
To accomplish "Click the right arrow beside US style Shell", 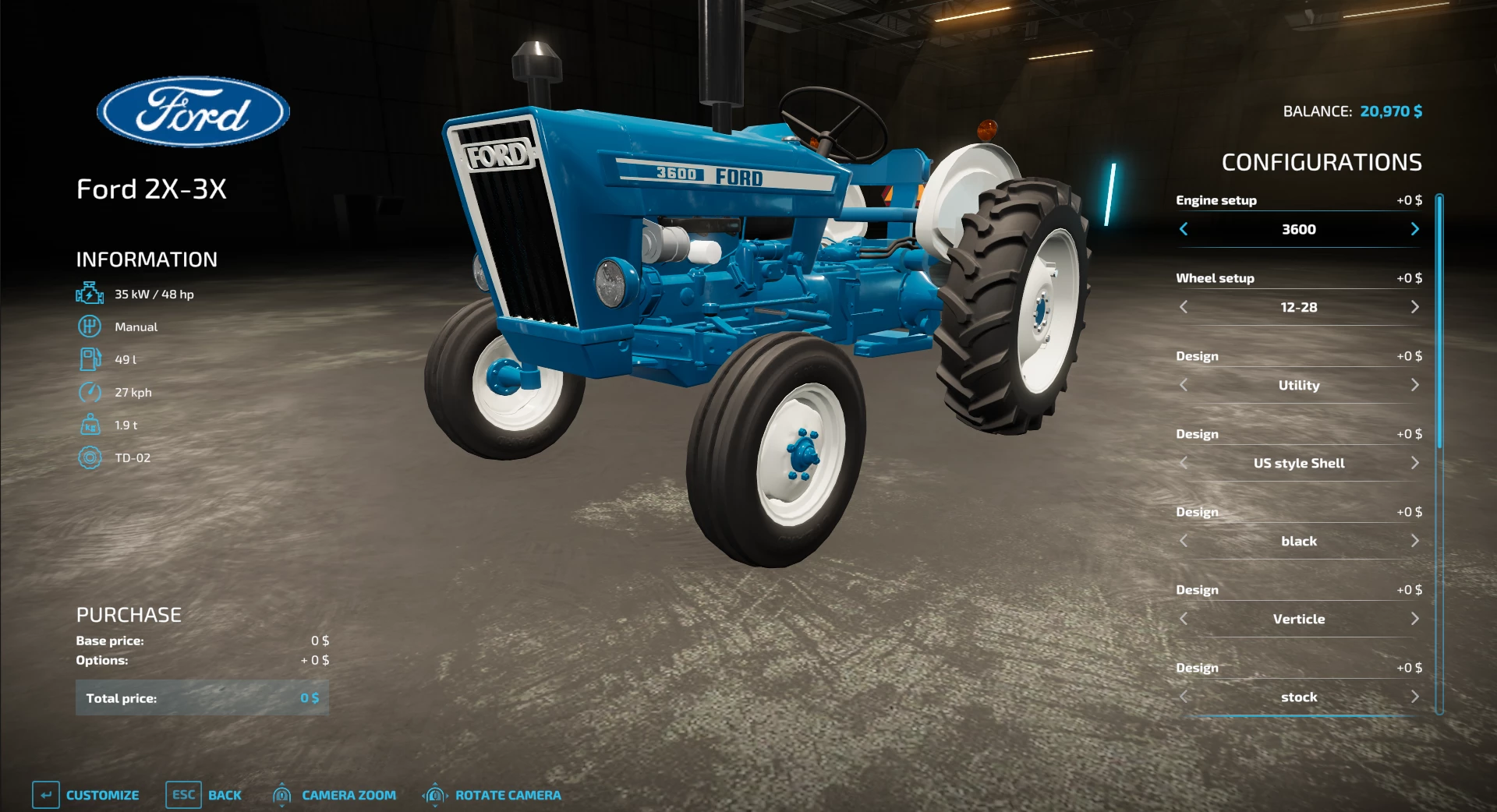I will 1417,463.
